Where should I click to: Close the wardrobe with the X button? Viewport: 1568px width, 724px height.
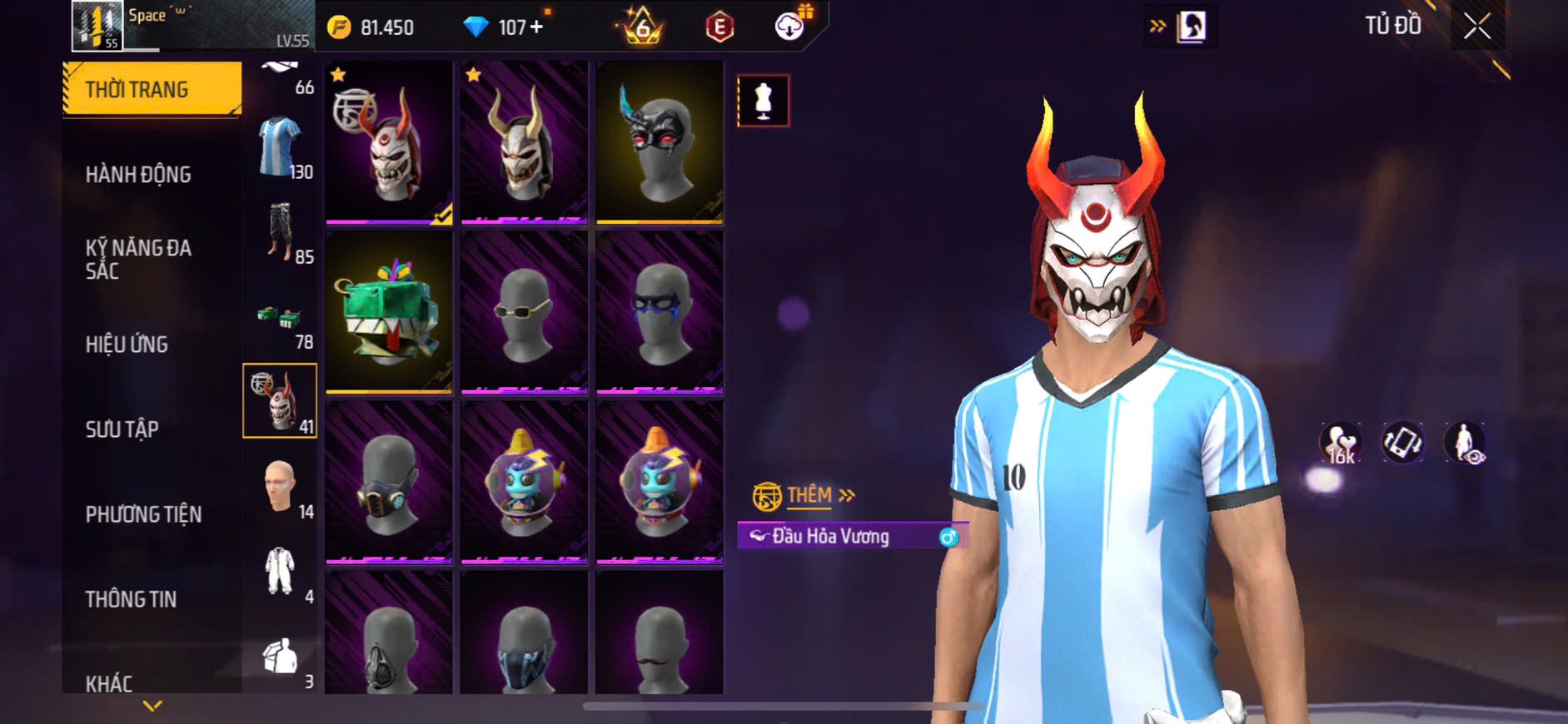[x=1477, y=27]
